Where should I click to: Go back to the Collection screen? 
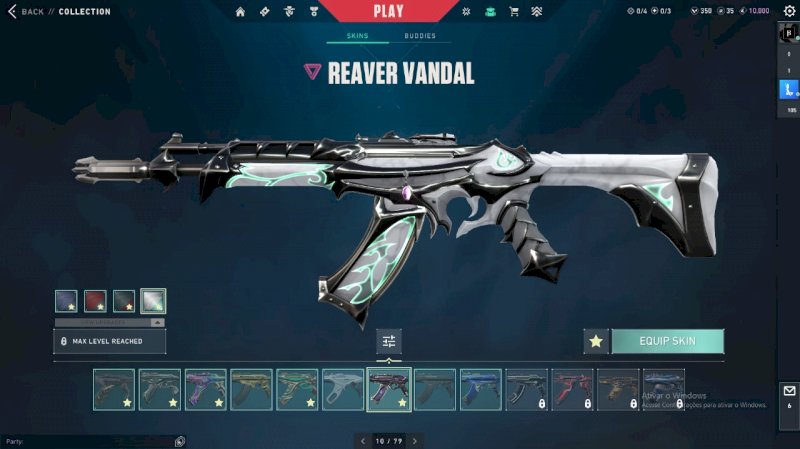(28, 12)
